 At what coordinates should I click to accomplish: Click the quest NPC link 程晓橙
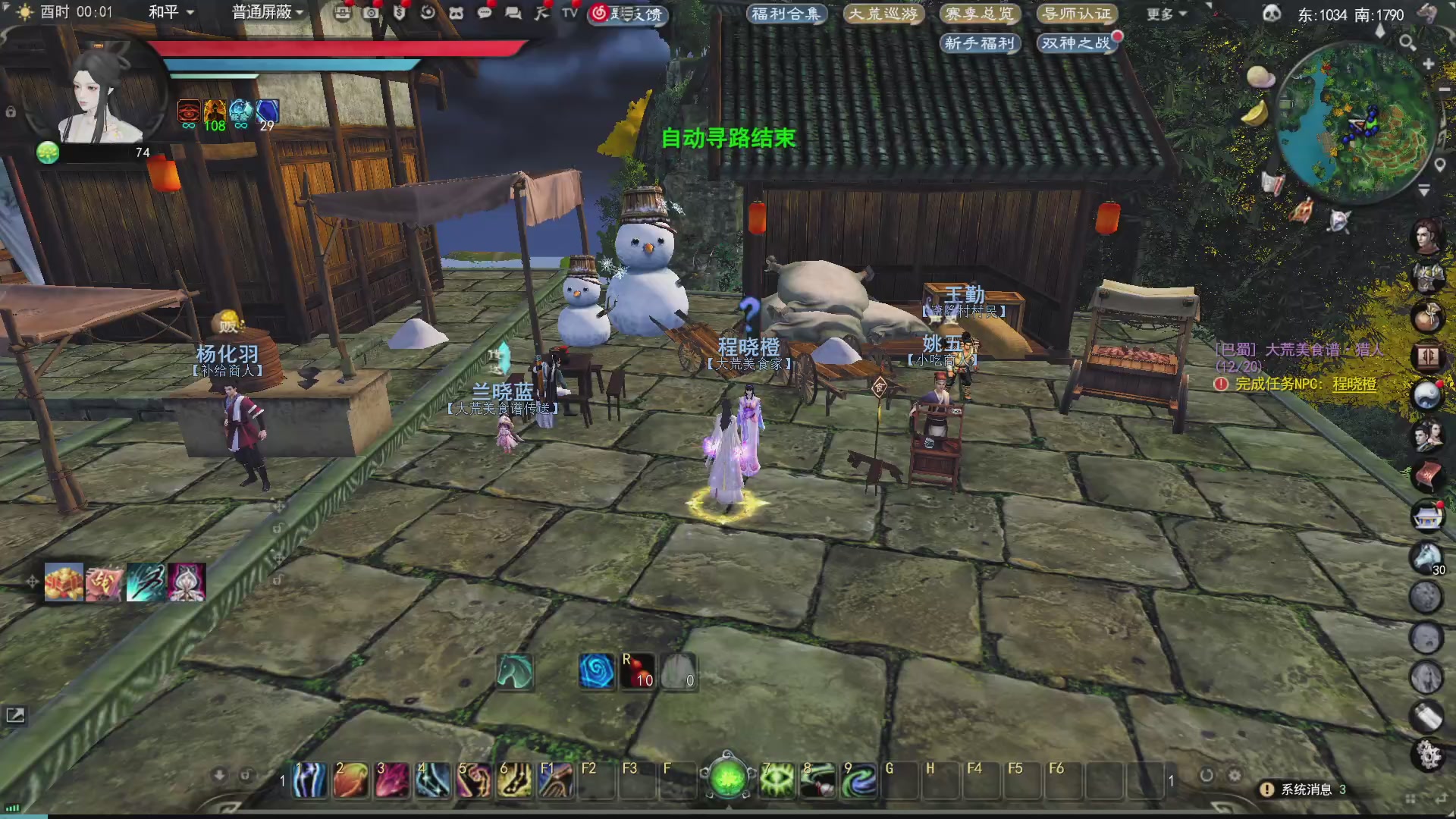1354,384
